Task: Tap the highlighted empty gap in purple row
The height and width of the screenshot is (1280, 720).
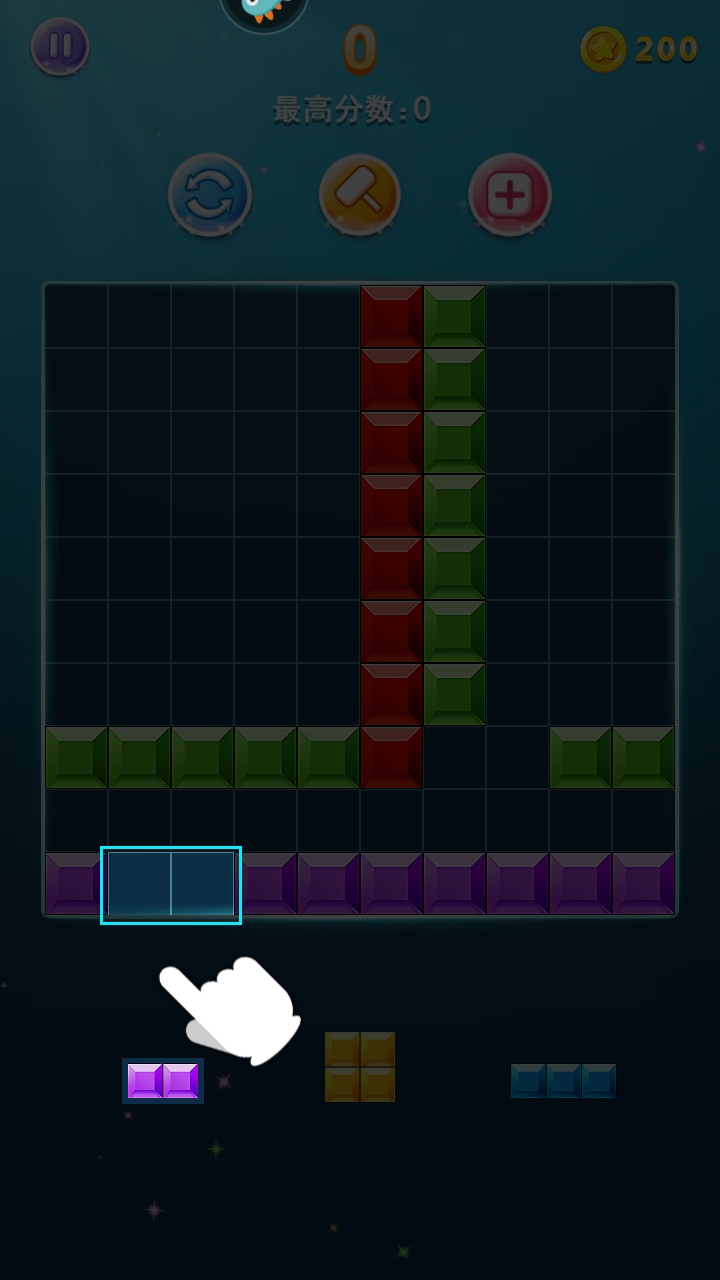Action: [171, 884]
